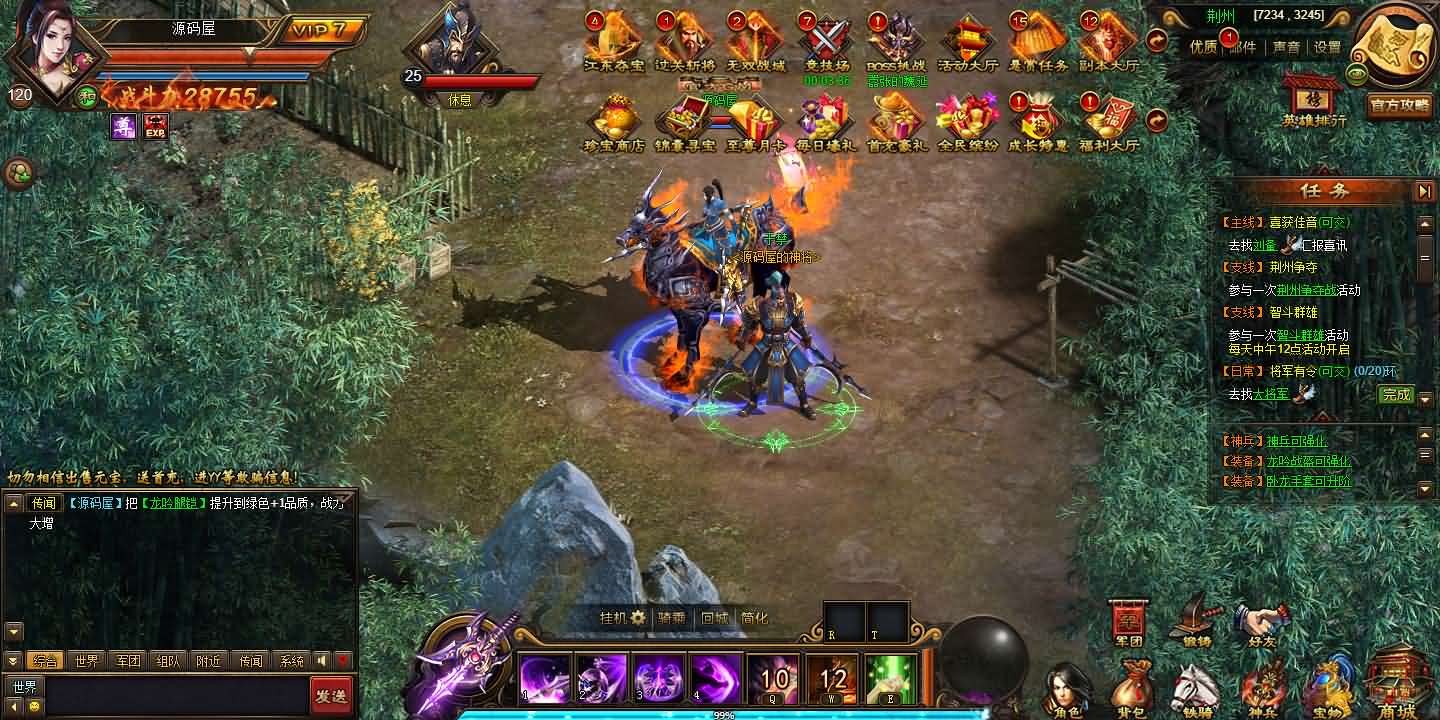Open the 邮件 mail option
Image resolution: width=1440 pixels, height=720 pixels.
coord(1243,47)
